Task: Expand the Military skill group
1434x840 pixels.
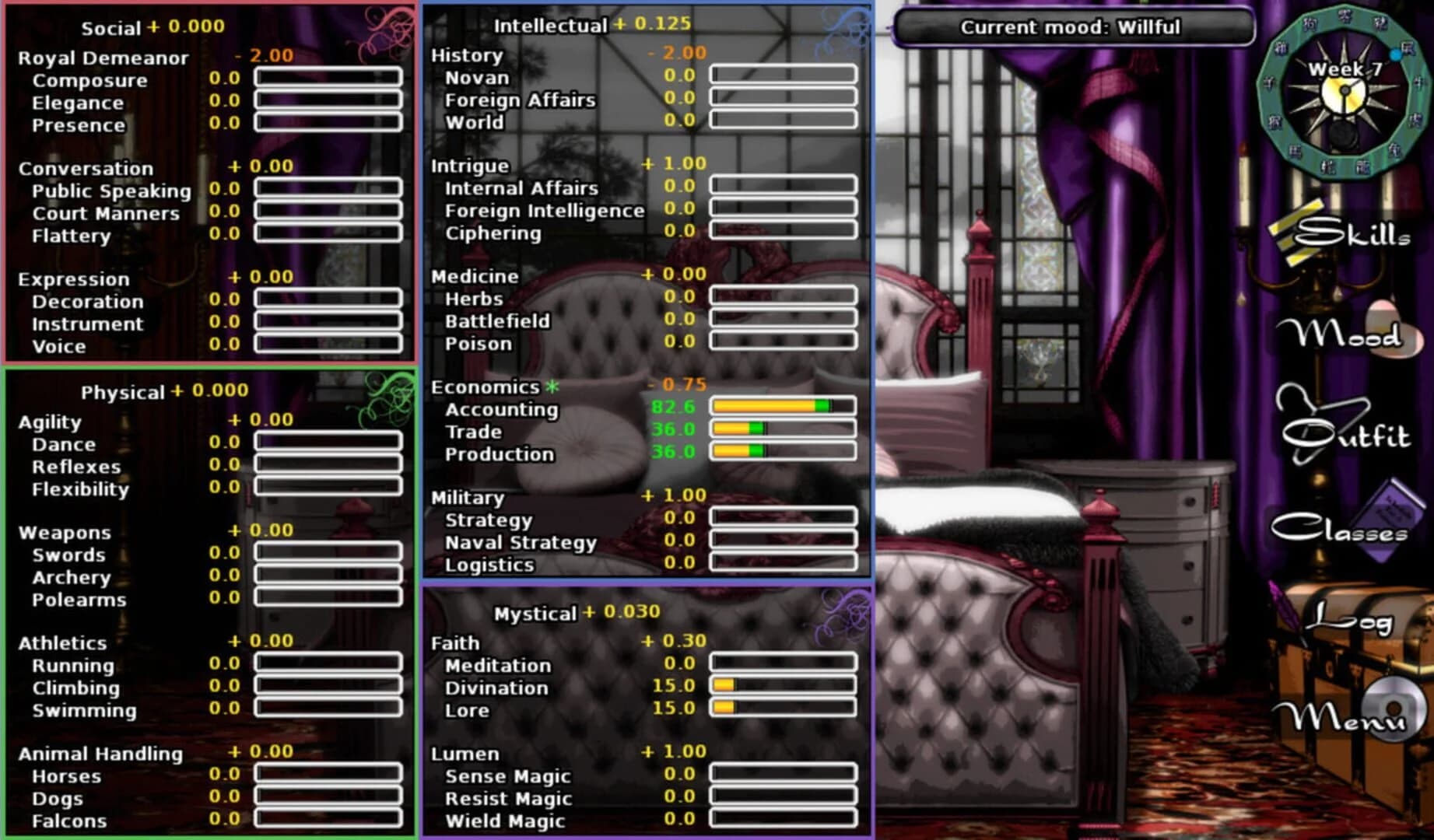Action: (x=468, y=497)
